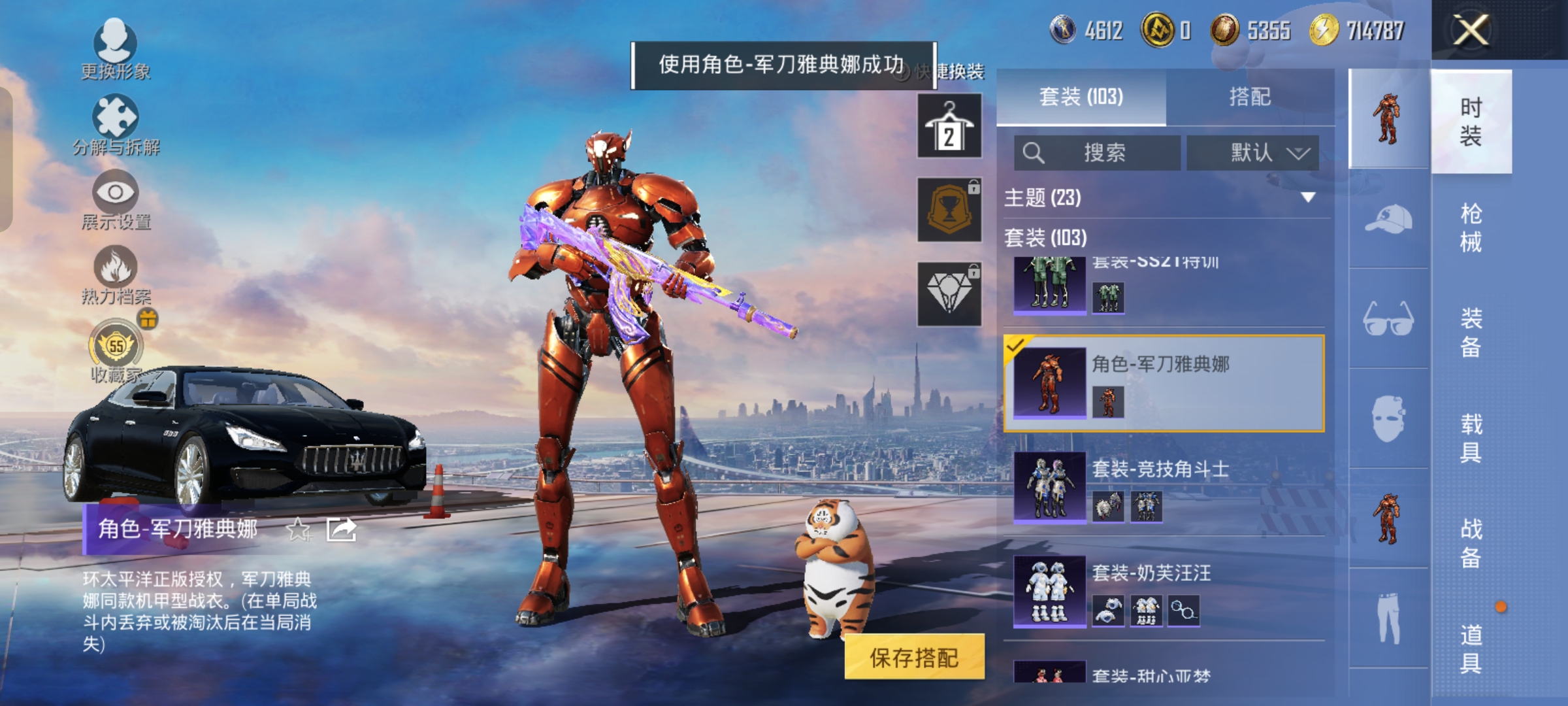Switch to the 载具 category

pyautogui.click(x=1471, y=438)
